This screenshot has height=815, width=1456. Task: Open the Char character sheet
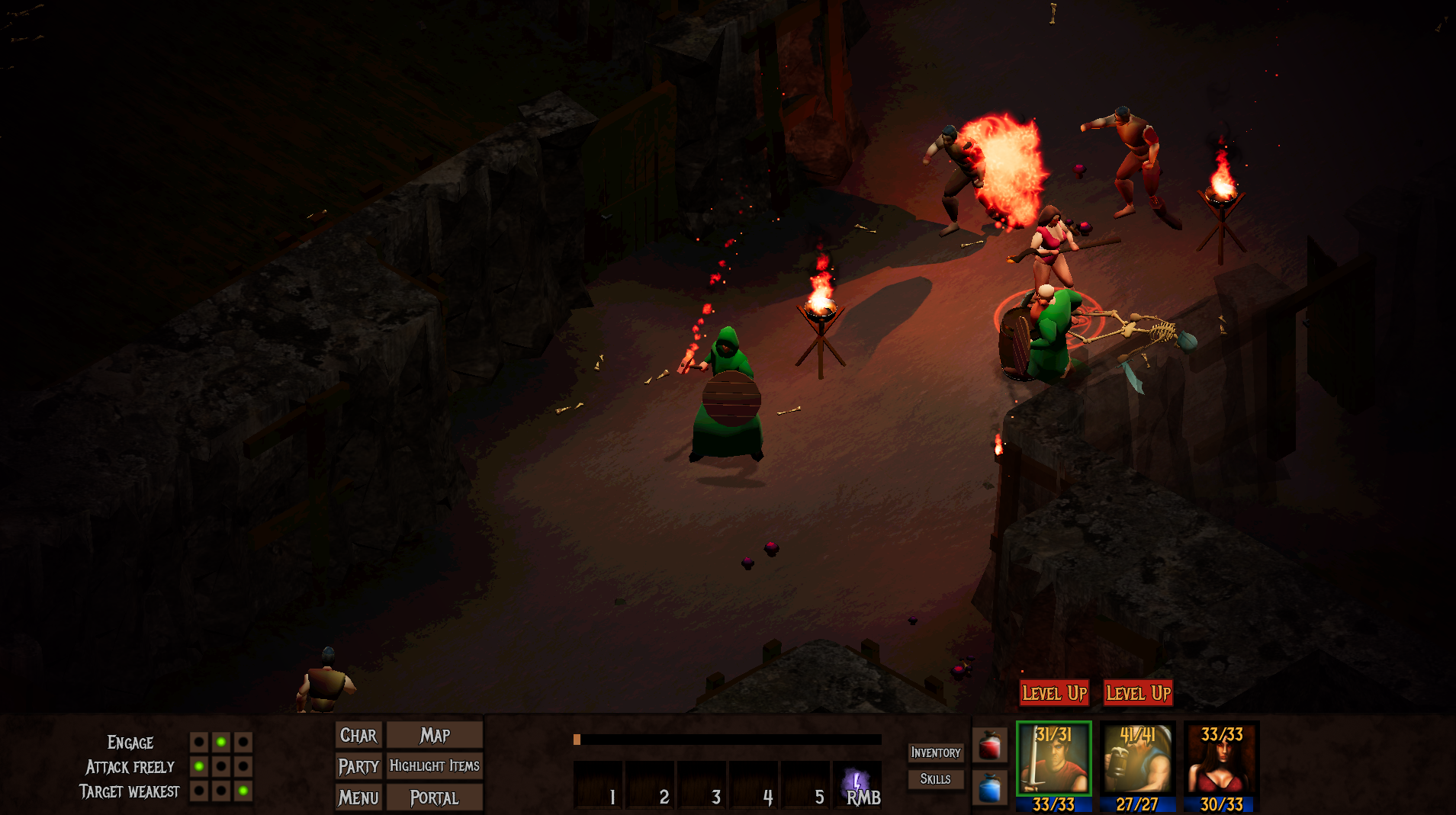point(358,735)
